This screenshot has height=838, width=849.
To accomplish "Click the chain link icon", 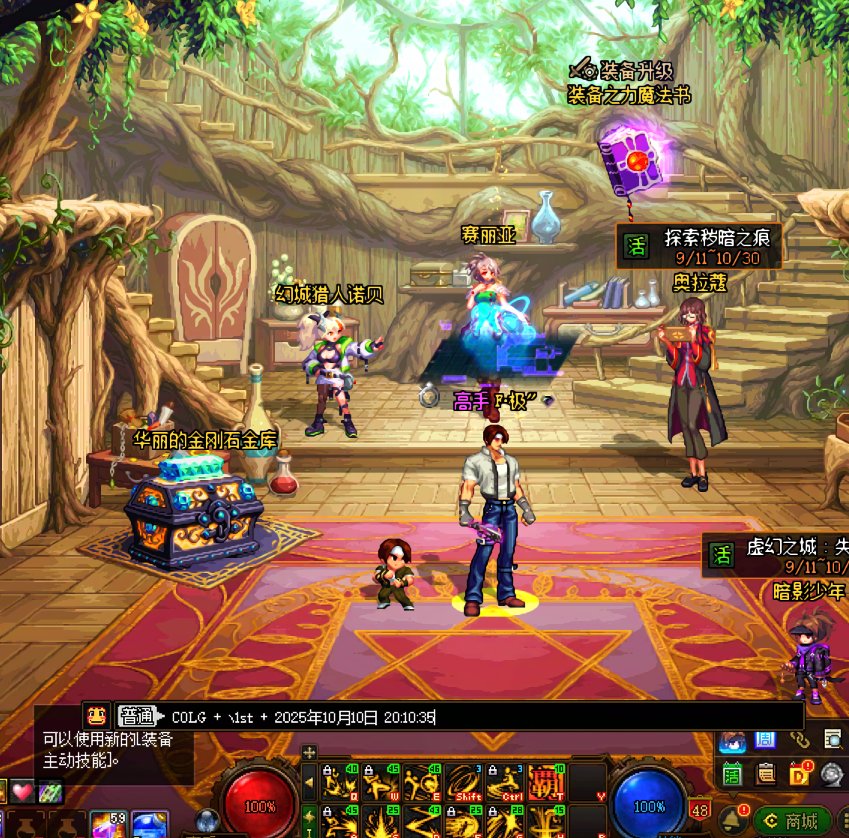I will point(799,740).
